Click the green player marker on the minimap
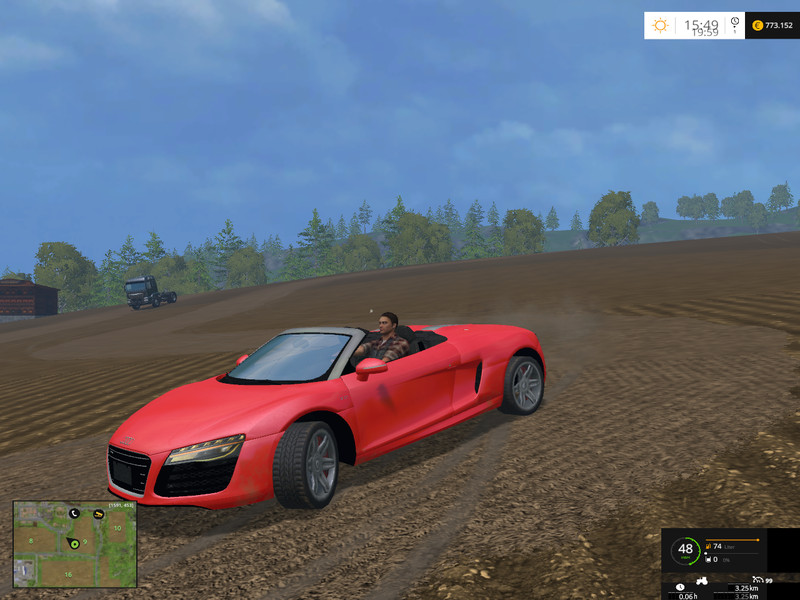The image size is (800, 600). pyautogui.click(x=75, y=543)
